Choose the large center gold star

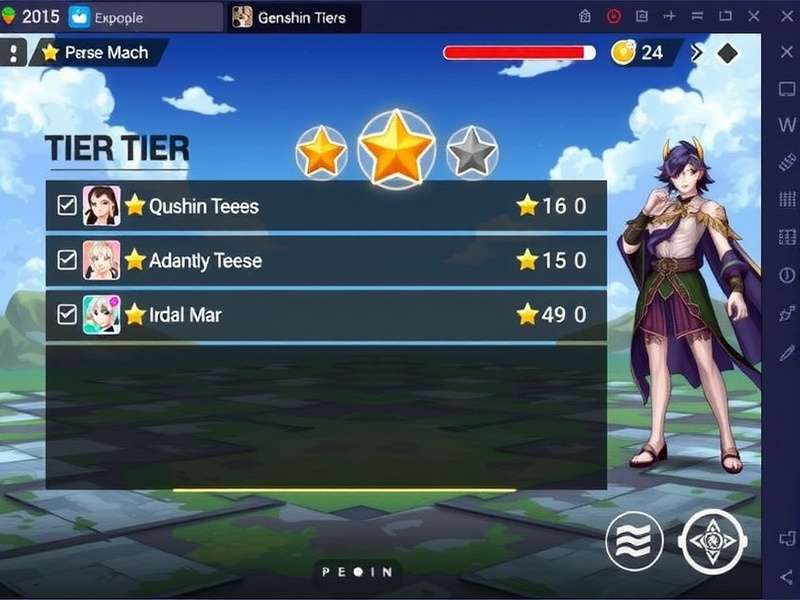[x=396, y=148]
